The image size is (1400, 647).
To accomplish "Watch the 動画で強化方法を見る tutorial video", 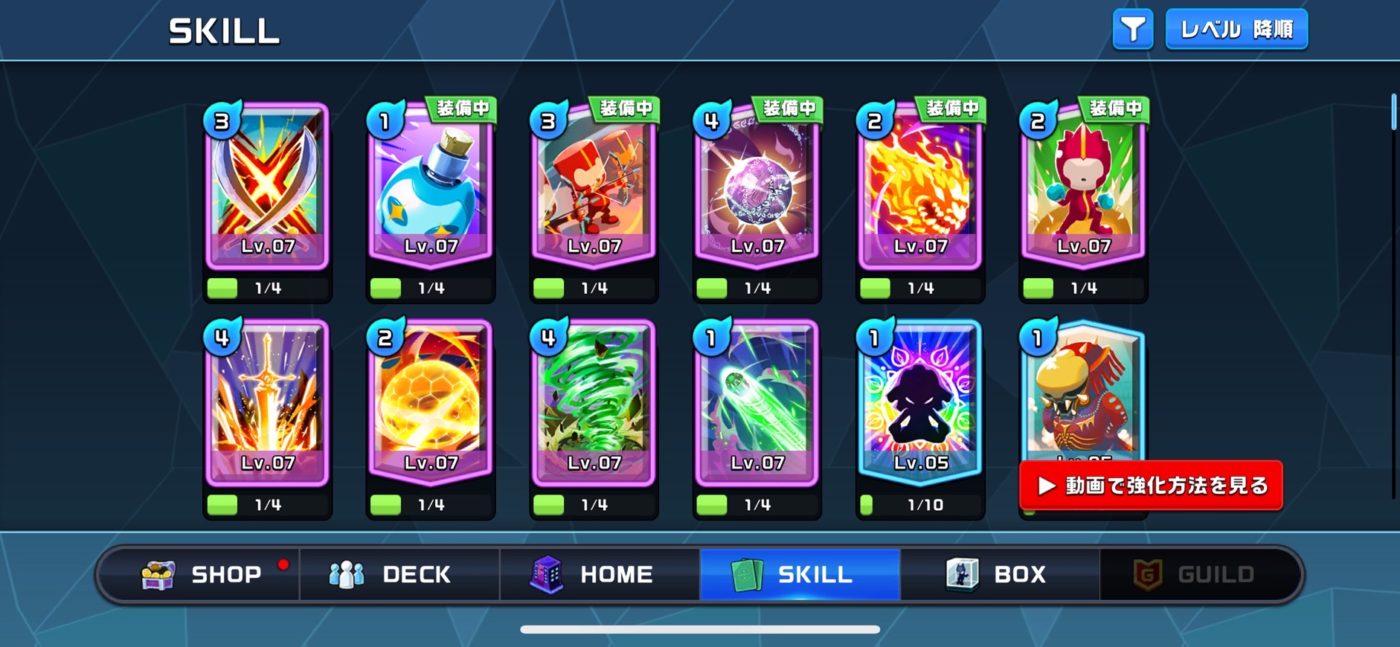I will 1150,486.
